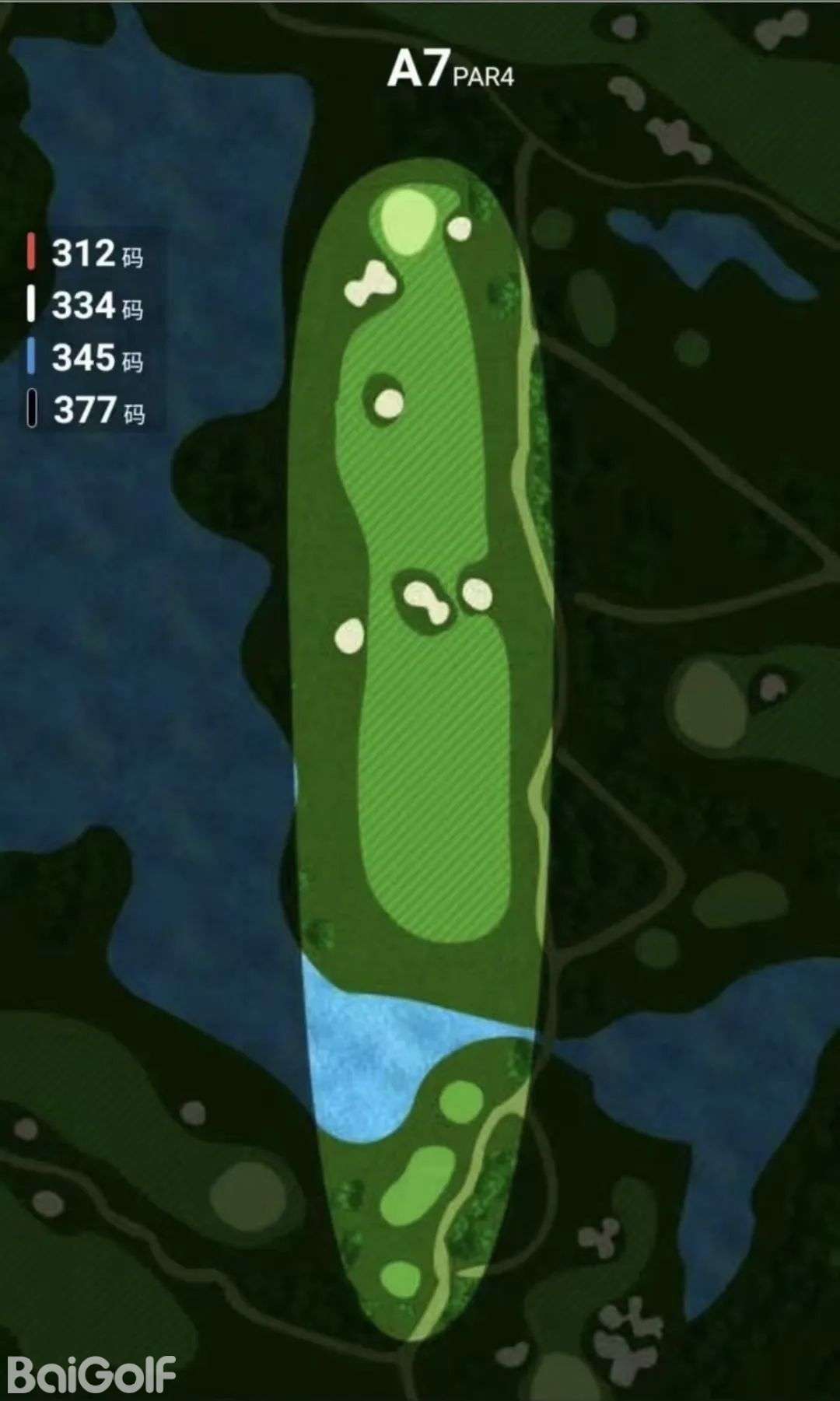The width and height of the screenshot is (840, 1401).
Task: Click the BaiGolf watermark logo
Action: click(x=92, y=1375)
